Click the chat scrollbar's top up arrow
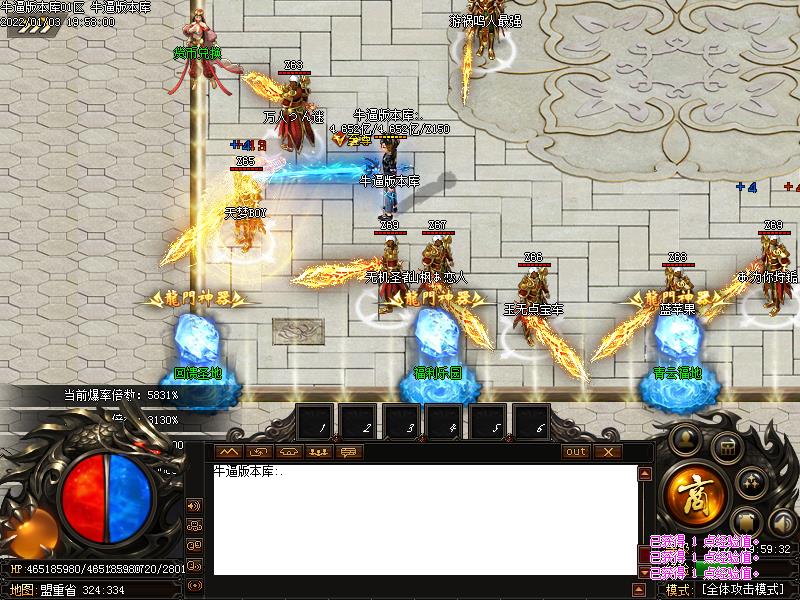Image resolution: width=800 pixels, height=600 pixels. pyautogui.click(x=645, y=472)
